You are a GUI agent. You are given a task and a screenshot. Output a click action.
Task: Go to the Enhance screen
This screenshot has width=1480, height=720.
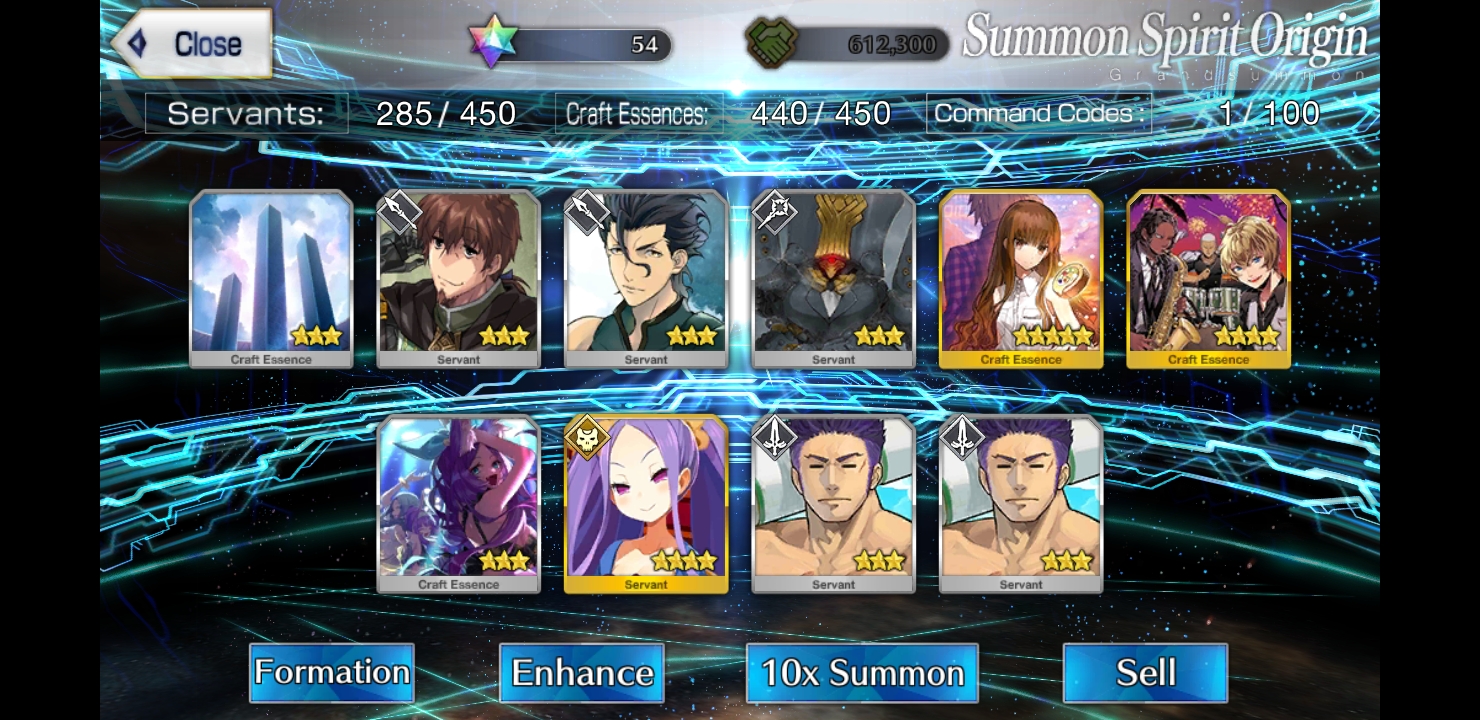[x=582, y=672]
